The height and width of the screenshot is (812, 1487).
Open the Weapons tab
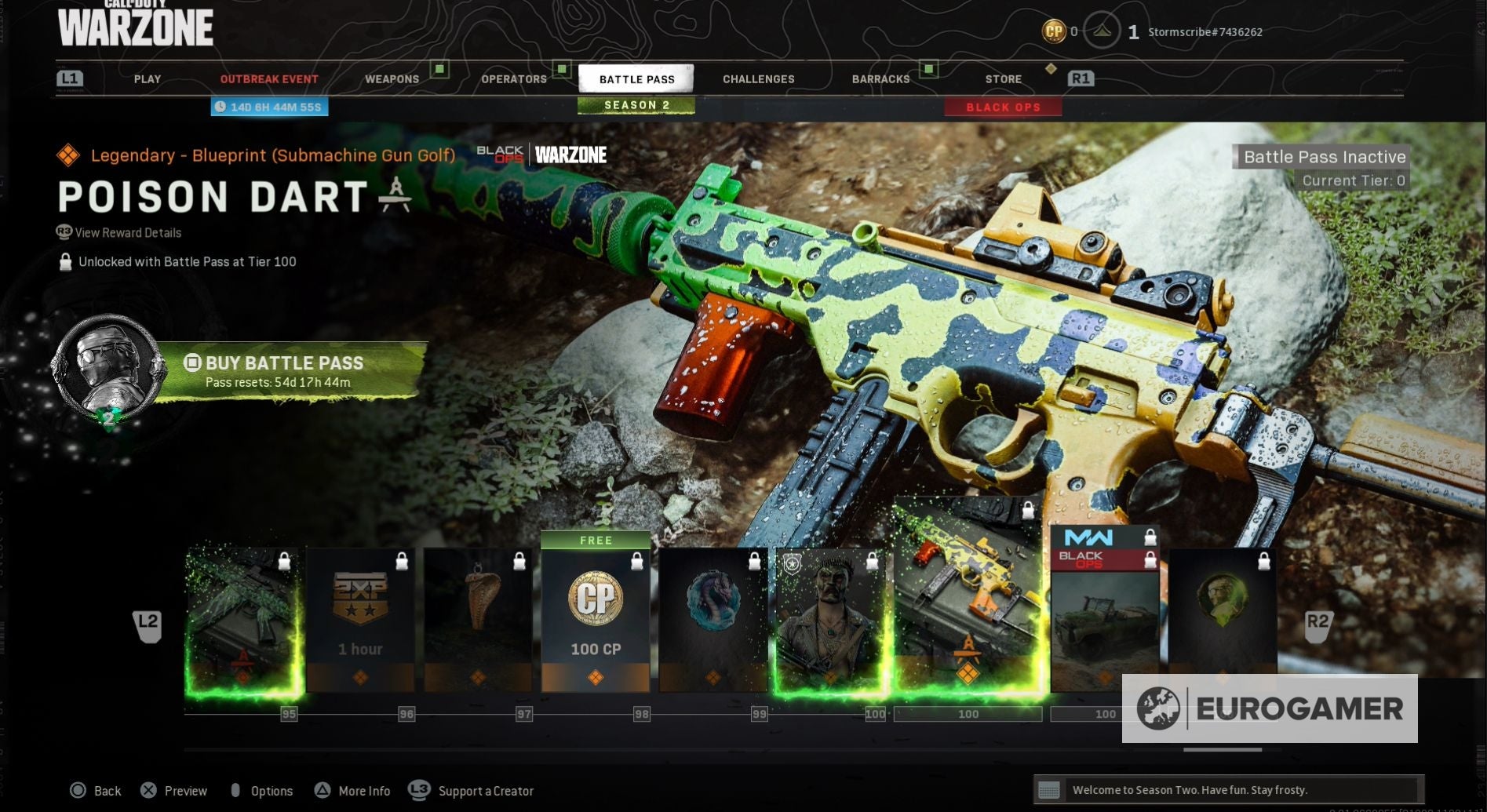point(392,79)
